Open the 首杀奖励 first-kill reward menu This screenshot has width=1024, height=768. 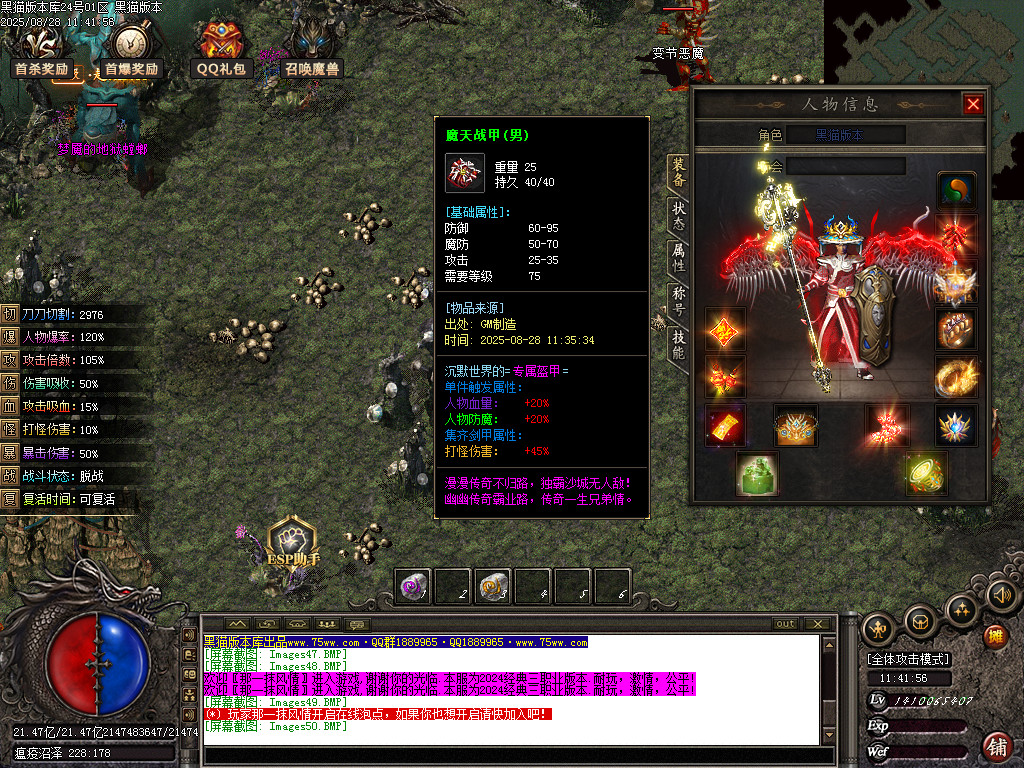pyautogui.click(x=42, y=48)
